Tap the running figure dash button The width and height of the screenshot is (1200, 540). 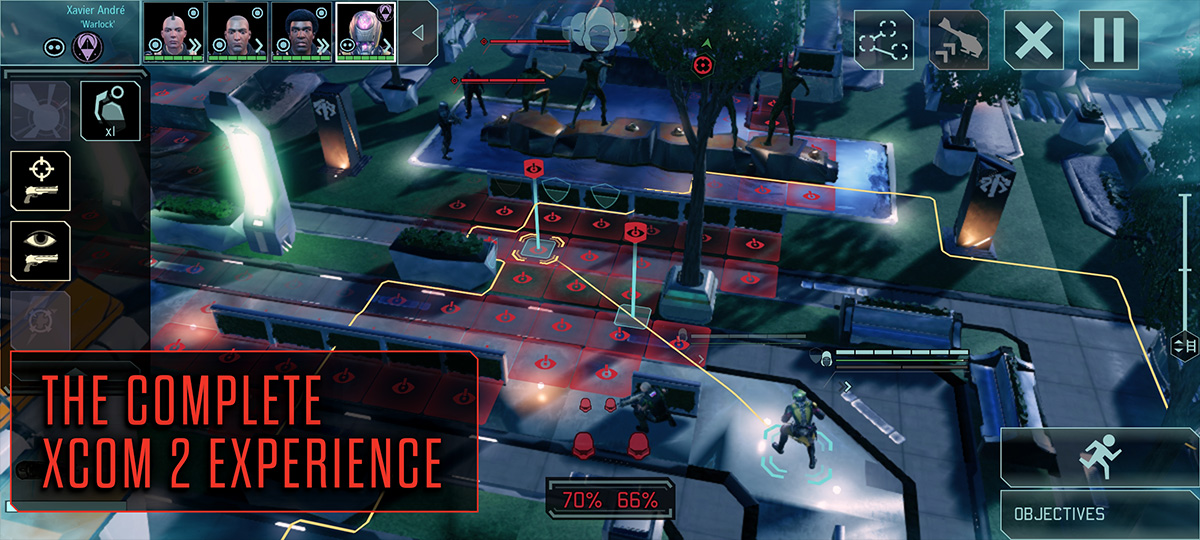[1098, 459]
